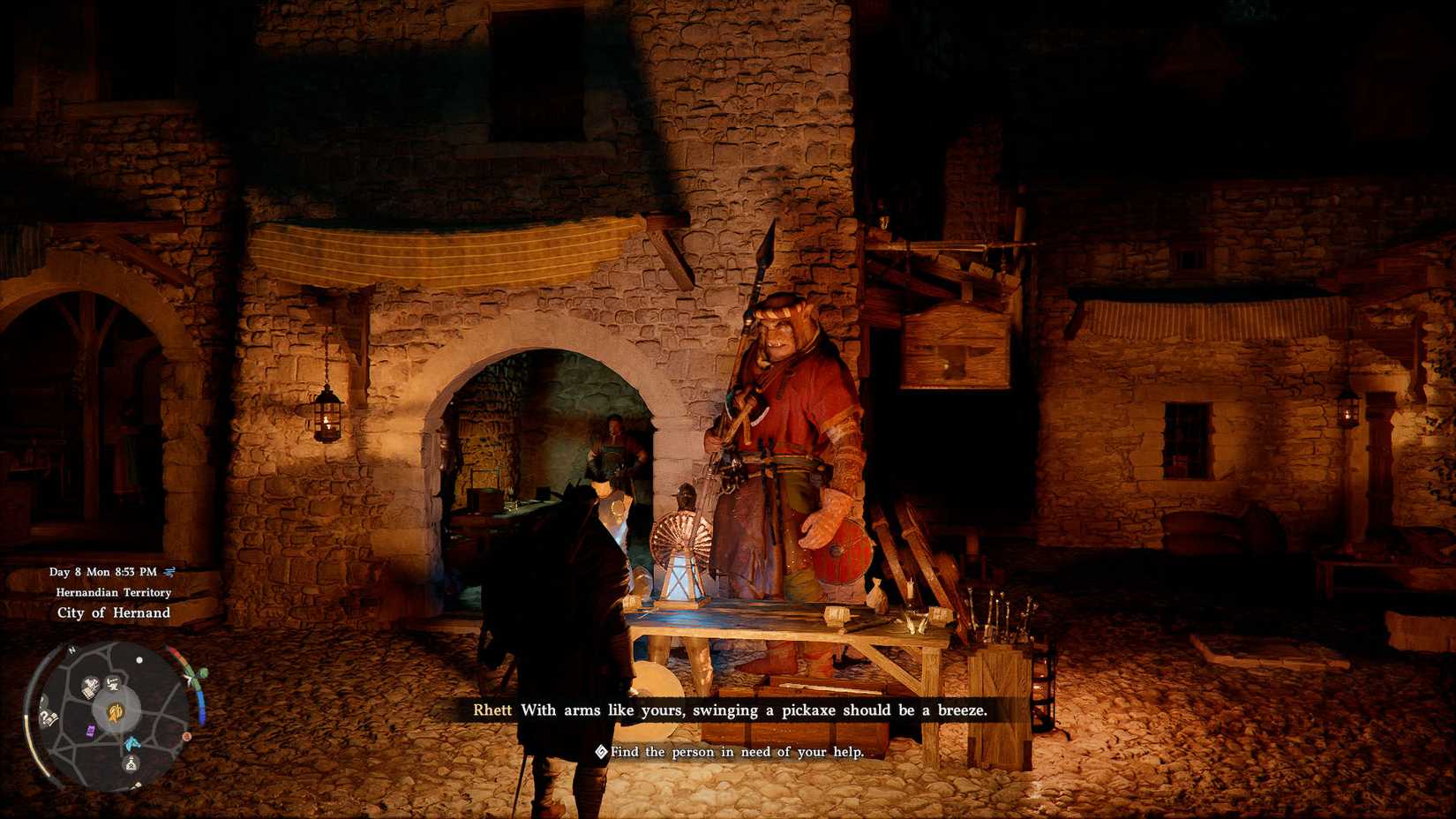Click the gold player marker on the minimap
Screen dimensions: 1456x819
point(115,712)
